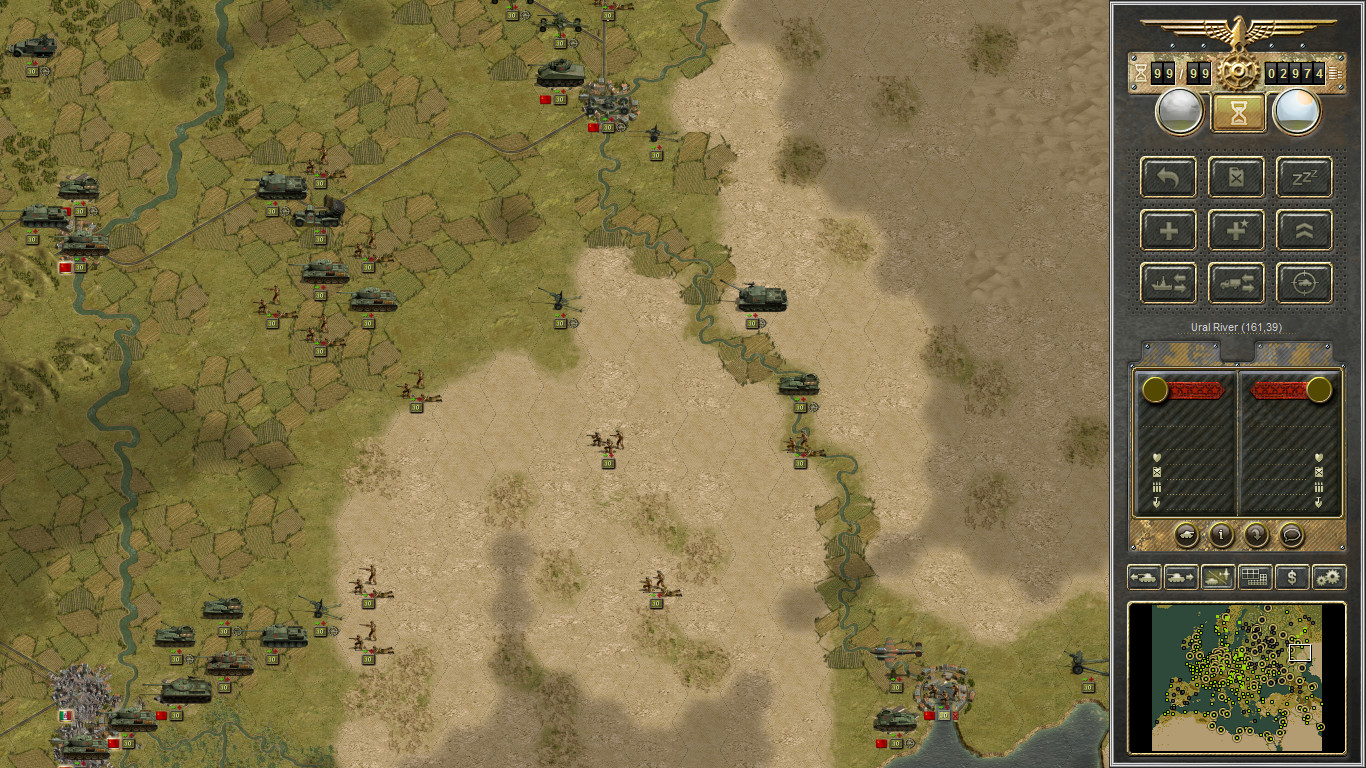Viewport: 1366px width, 768px height.
Task: Select the next unit
Action: (x=1181, y=577)
